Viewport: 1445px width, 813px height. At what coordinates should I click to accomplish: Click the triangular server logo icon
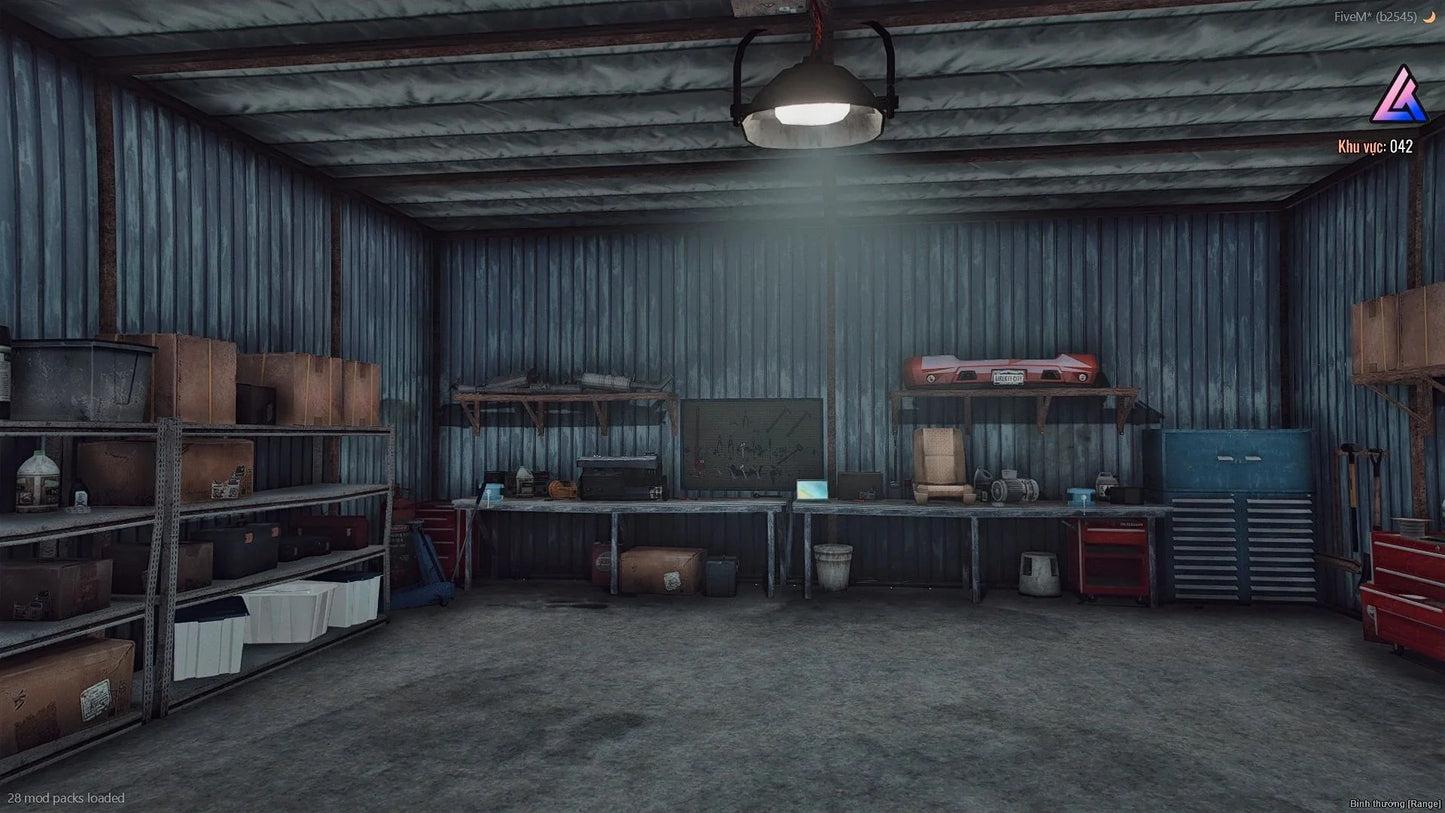coord(1398,96)
